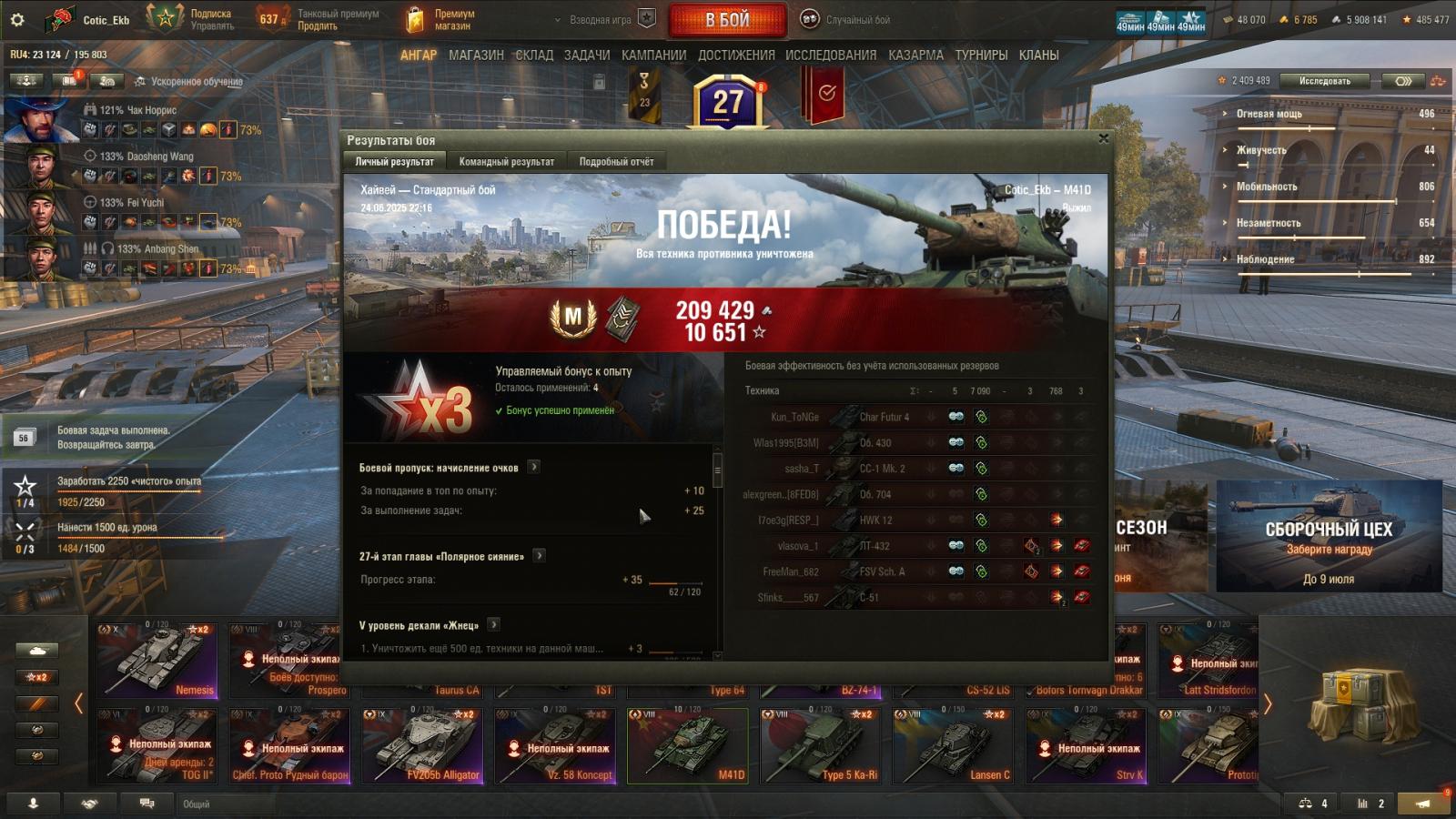The image size is (1456, 819).
Task: Click the Исследовать button
Action: coord(1324,81)
